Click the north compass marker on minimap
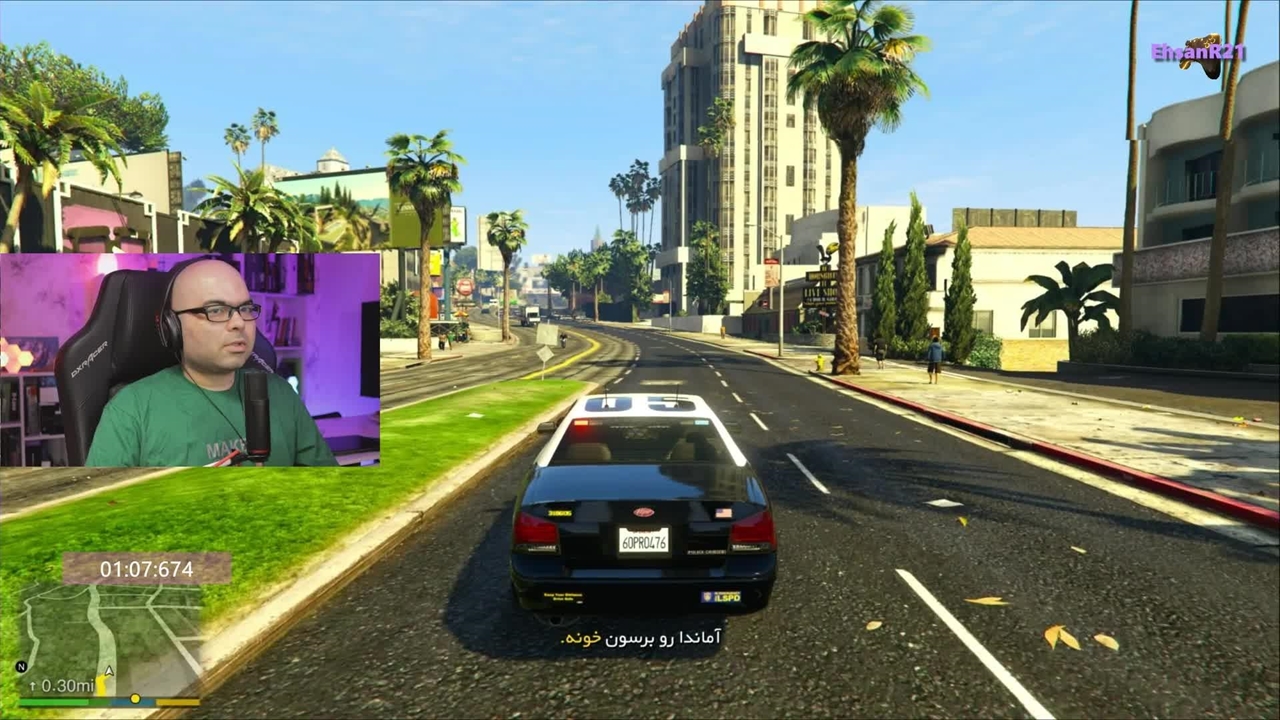 click(21, 667)
